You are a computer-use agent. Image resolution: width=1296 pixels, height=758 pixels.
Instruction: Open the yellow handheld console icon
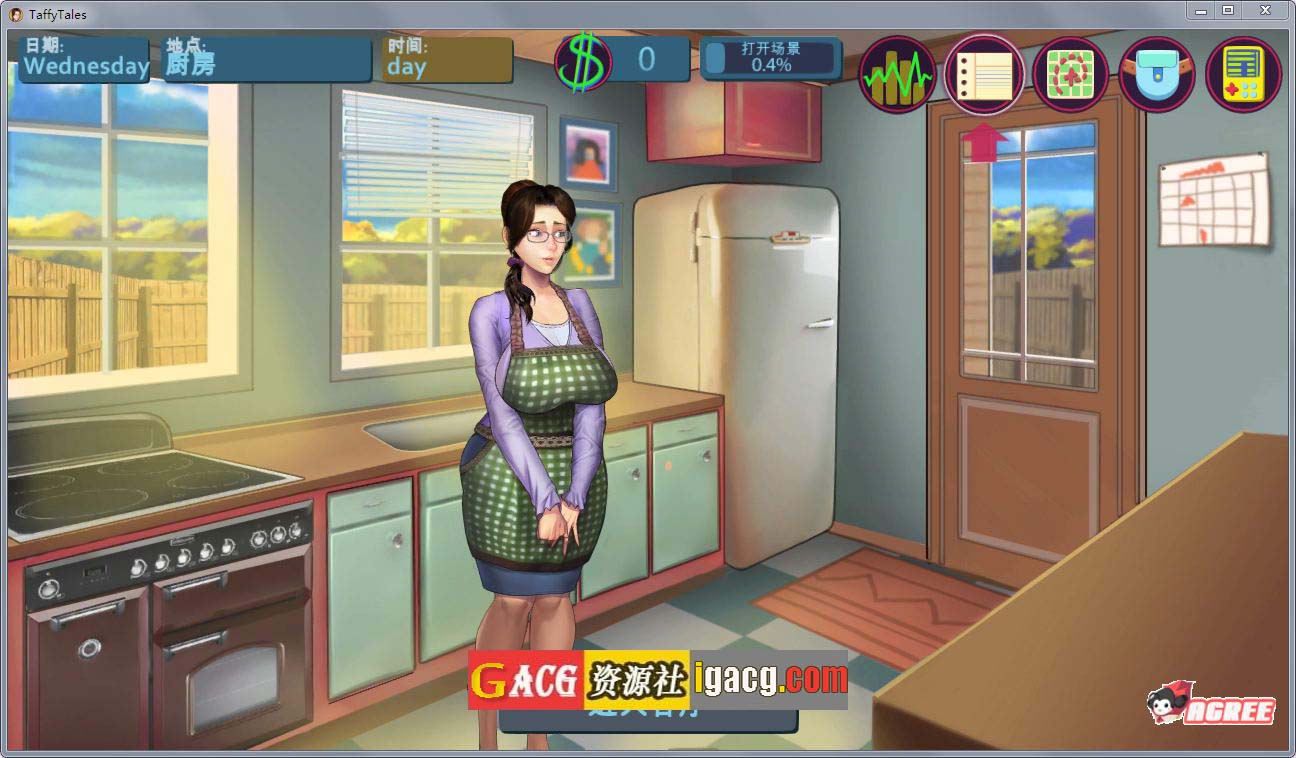pos(1243,74)
